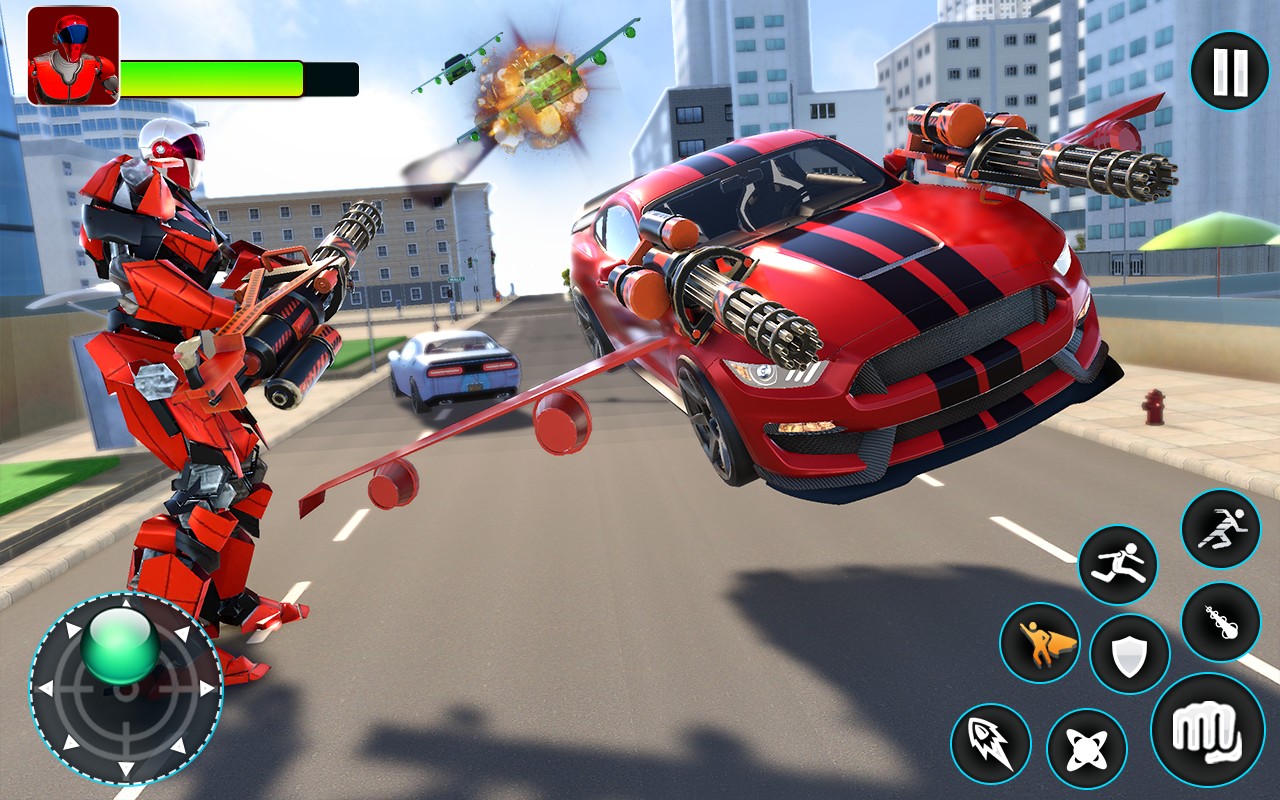1280x800 pixels.
Task: Launch the rocket missile attack
Action: tap(990, 743)
